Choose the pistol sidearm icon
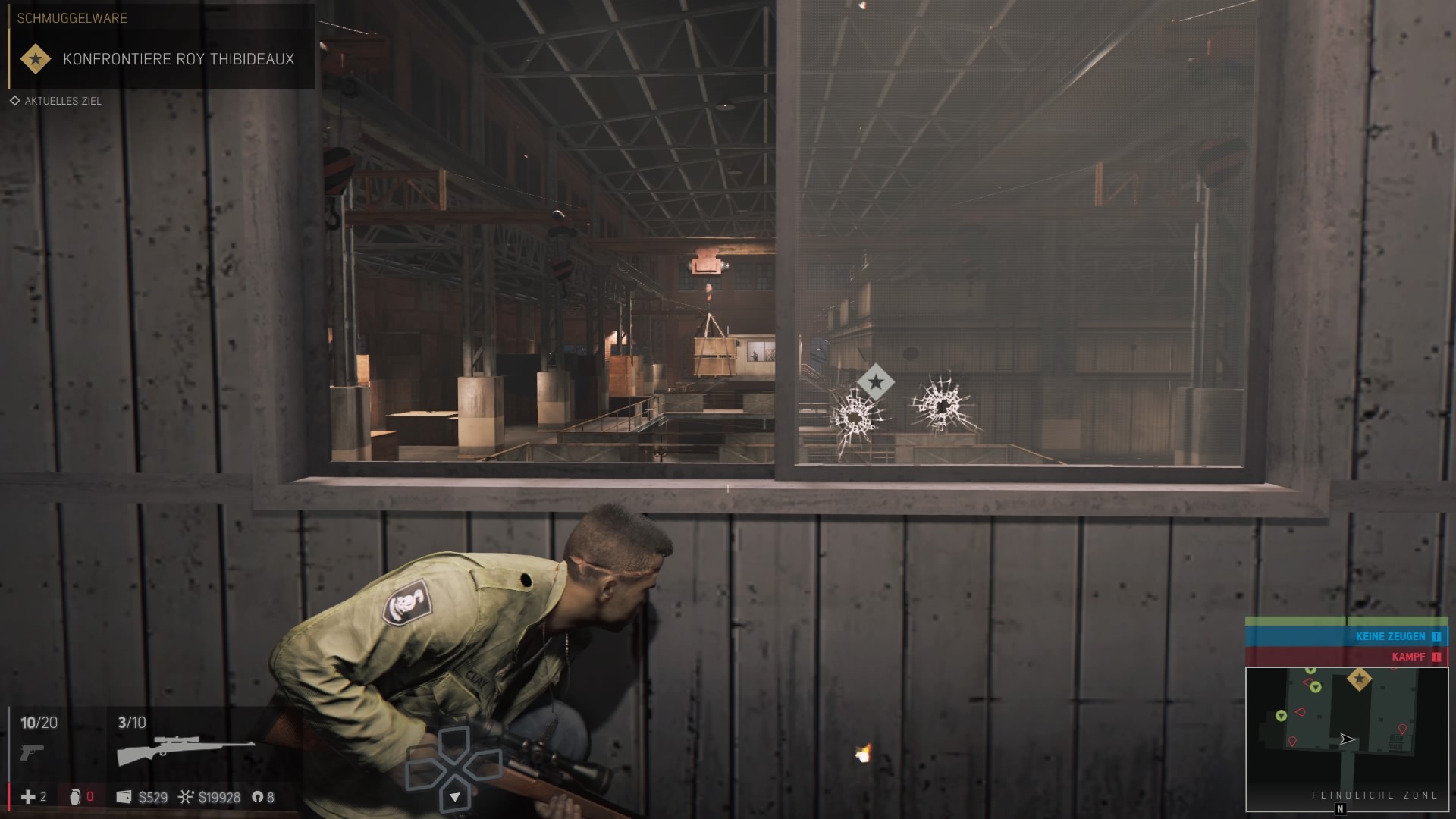The width and height of the screenshot is (1456, 819). [32, 752]
